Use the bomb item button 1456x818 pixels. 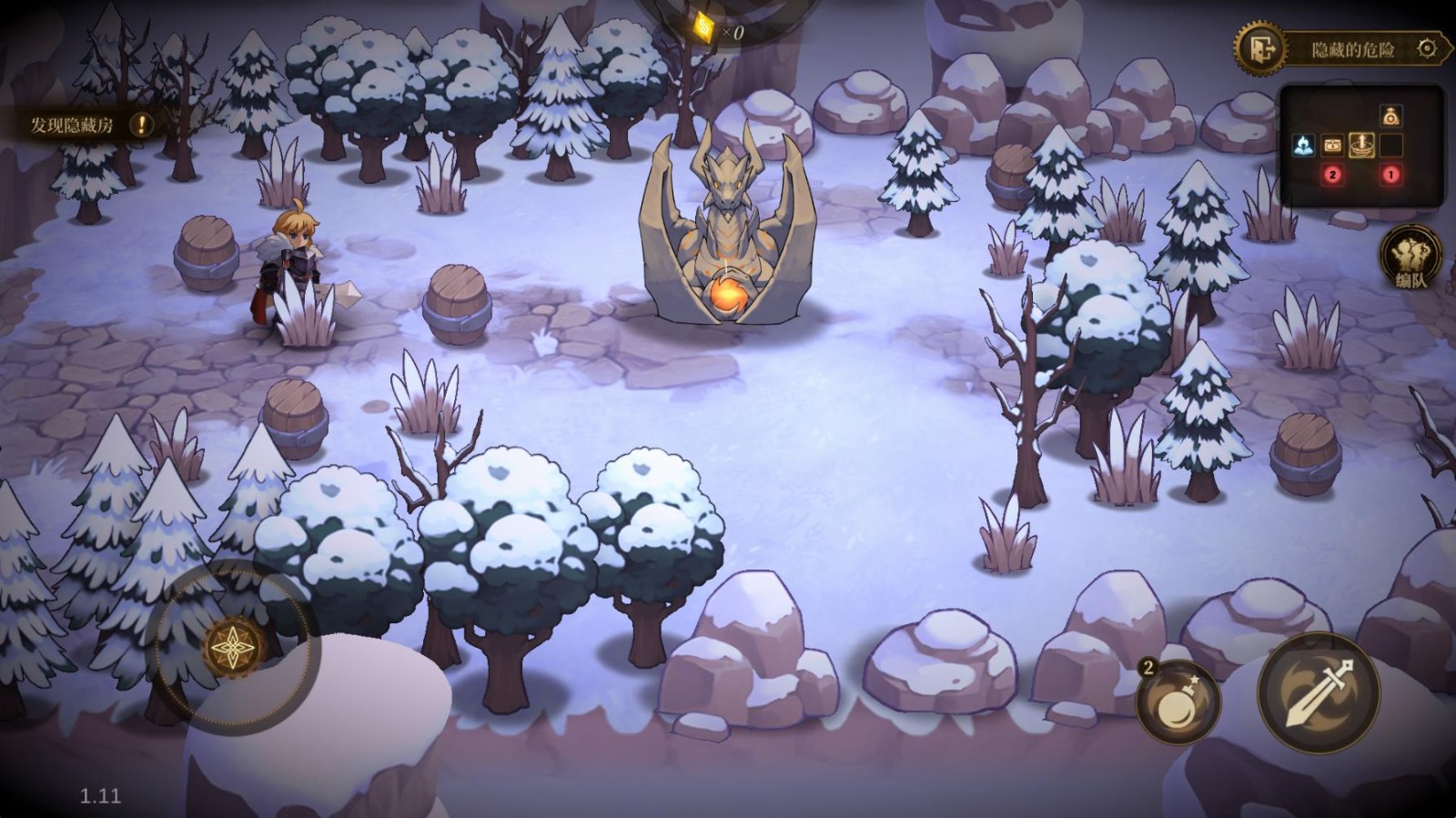pyautogui.click(x=1178, y=702)
